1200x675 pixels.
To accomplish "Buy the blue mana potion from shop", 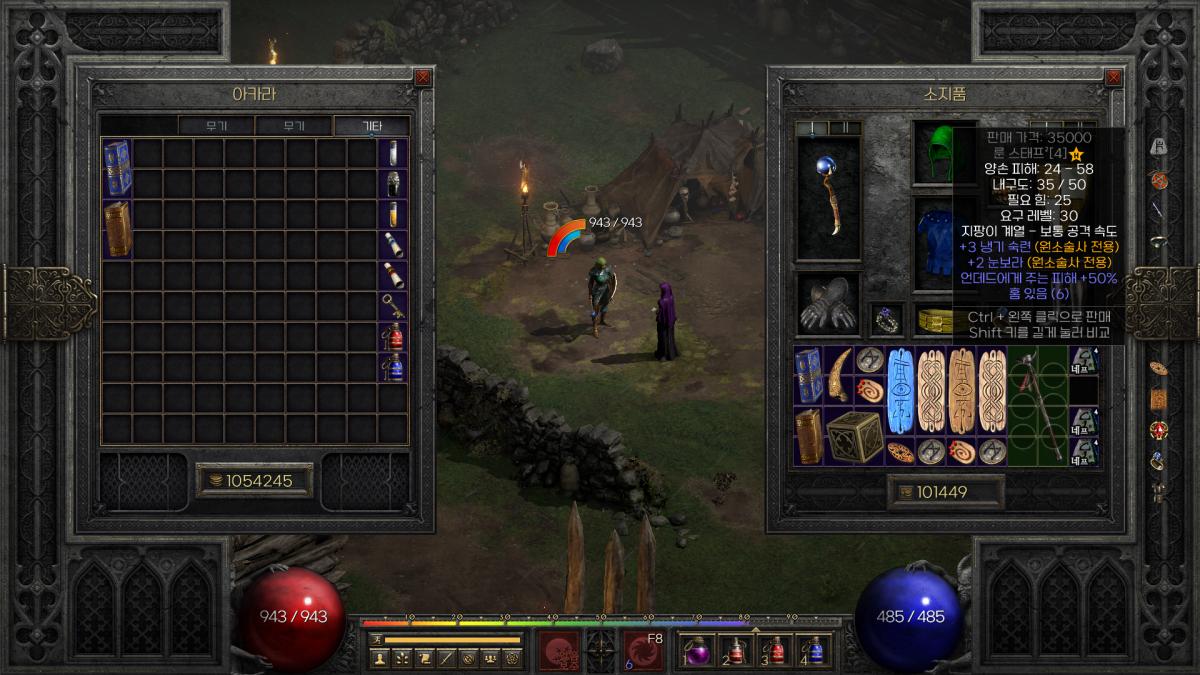I will pyautogui.click(x=393, y=367).
